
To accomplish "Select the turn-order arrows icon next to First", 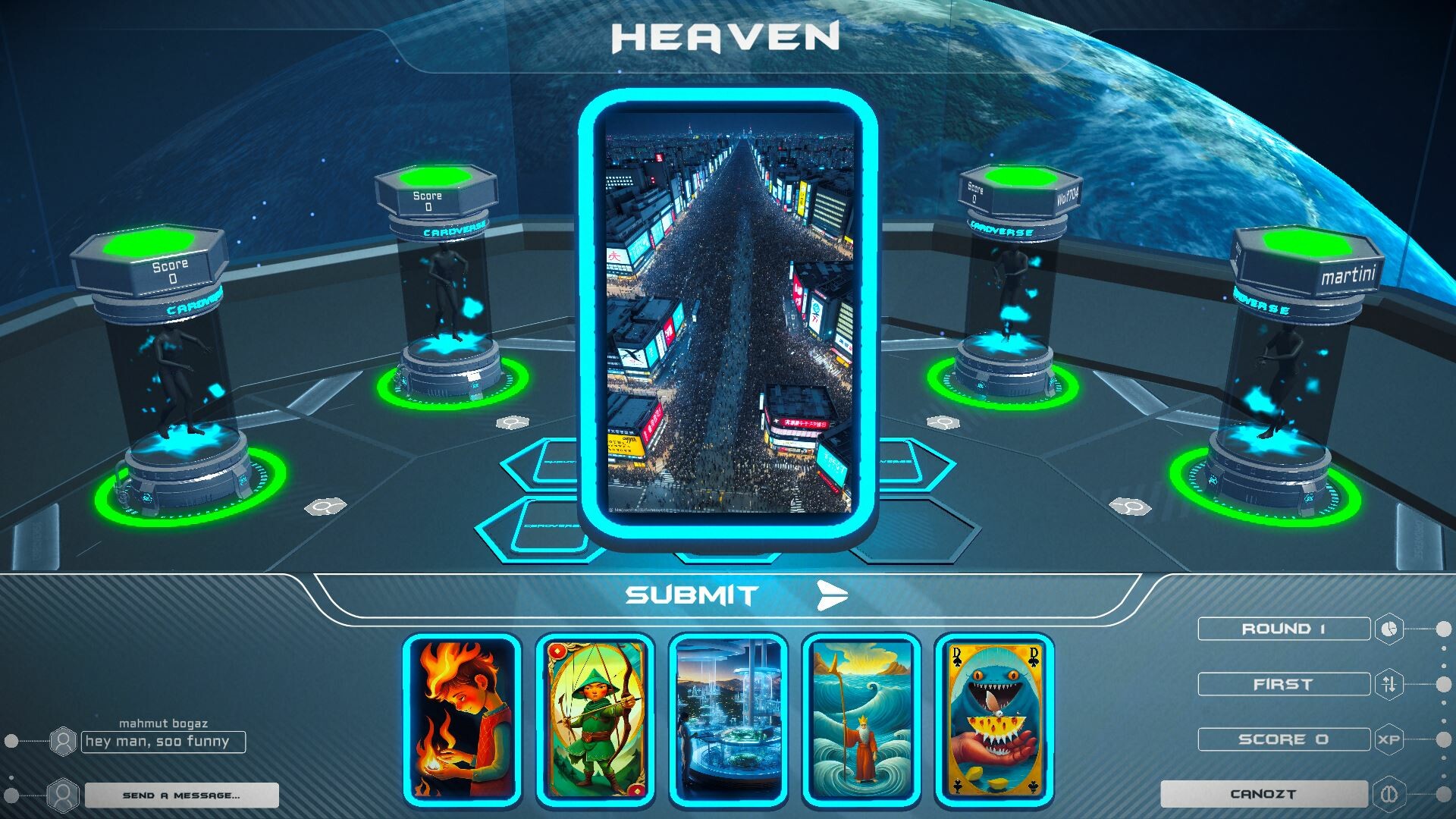I will pyautogui.click(x=1390, y=684).
